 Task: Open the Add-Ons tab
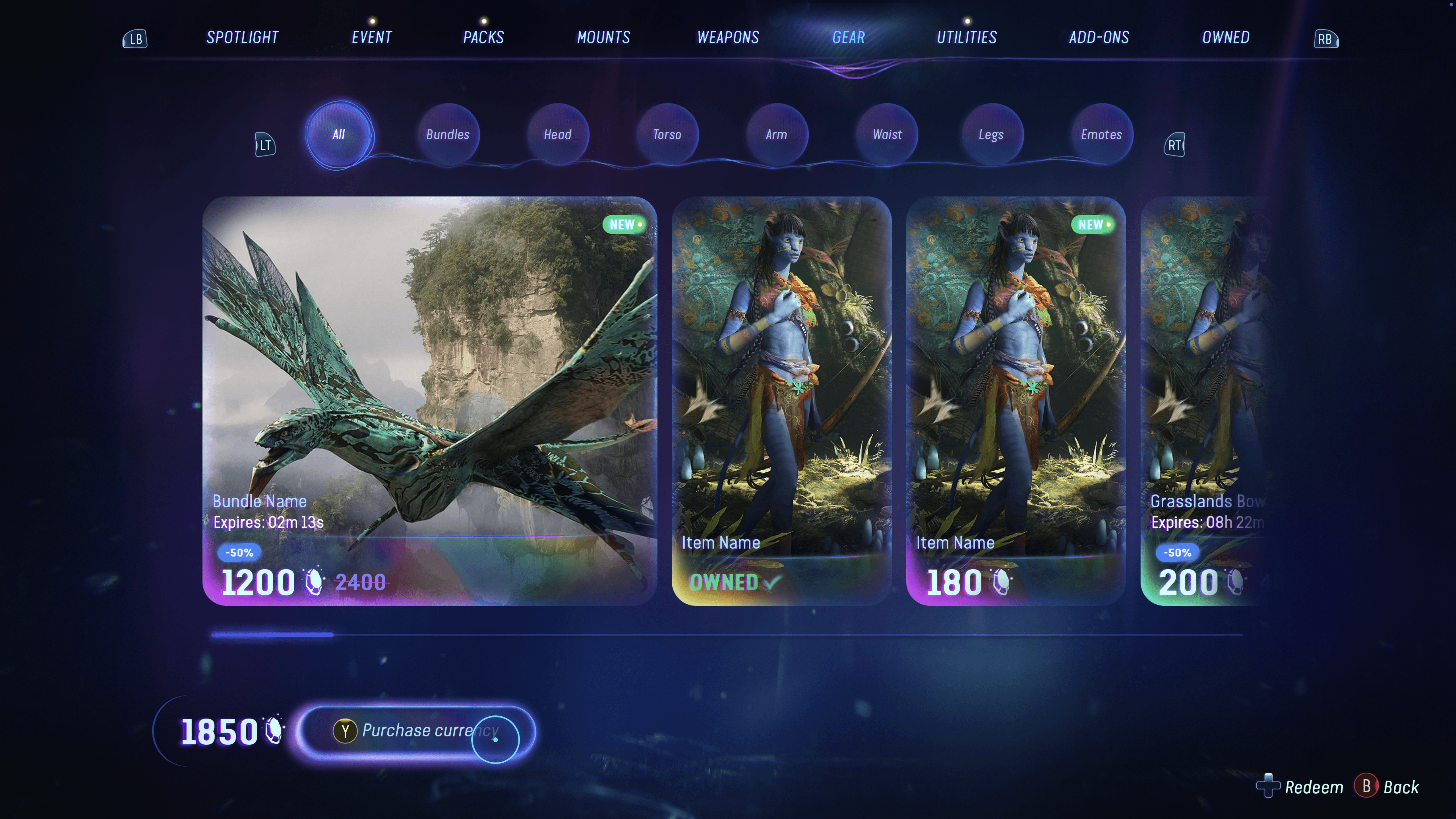click(1099, 37)
